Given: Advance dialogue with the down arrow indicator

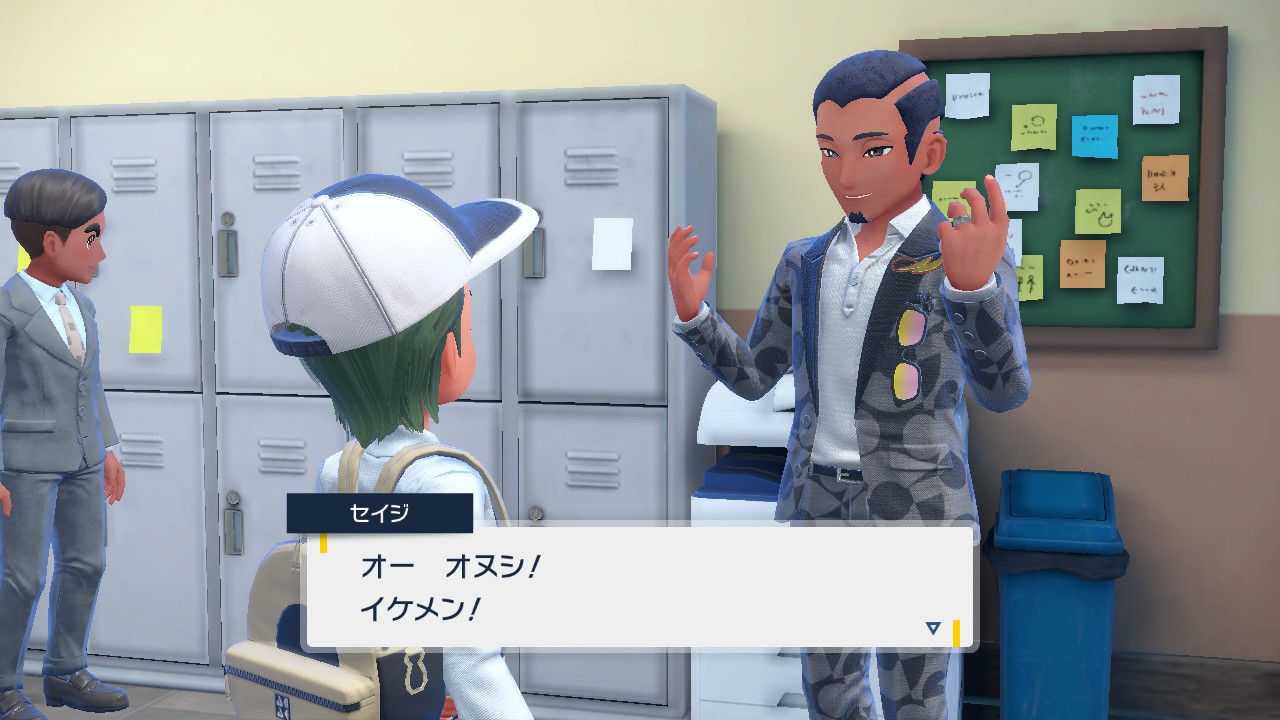Looking at the screenshot, I should click(933, 628).
